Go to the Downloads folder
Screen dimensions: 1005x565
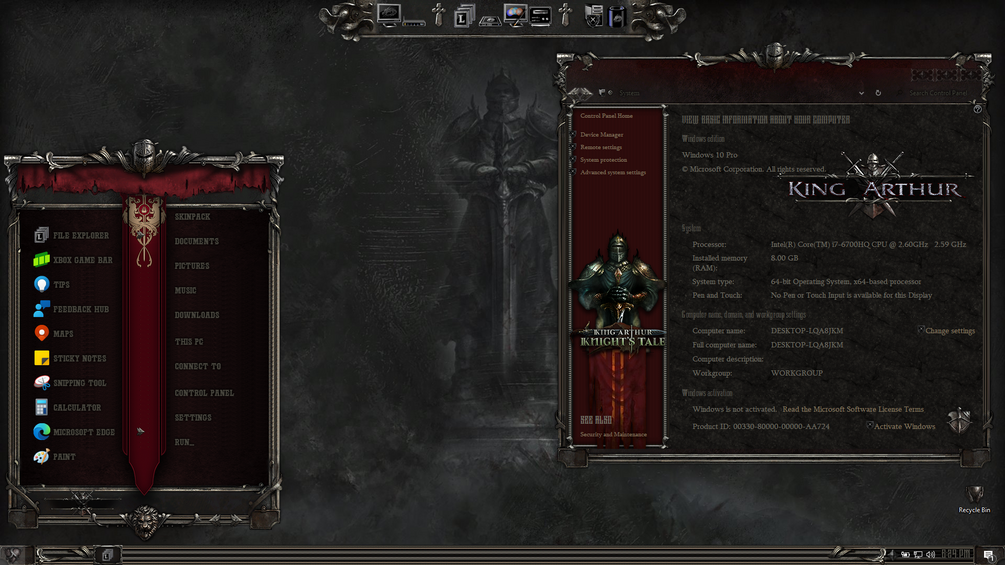(197, 316)
